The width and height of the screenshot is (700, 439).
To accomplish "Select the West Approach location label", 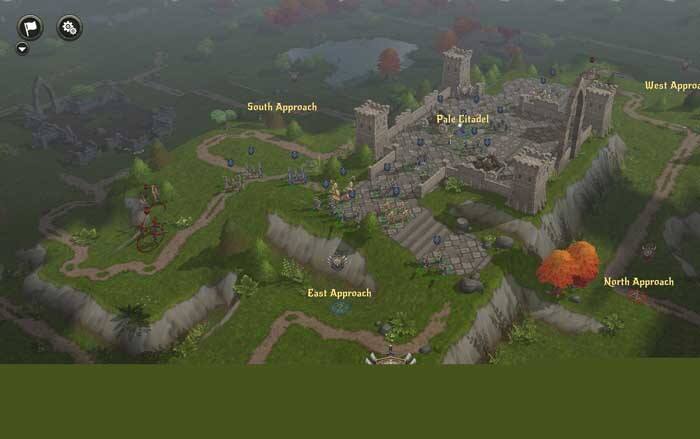I will pos(672,86).
